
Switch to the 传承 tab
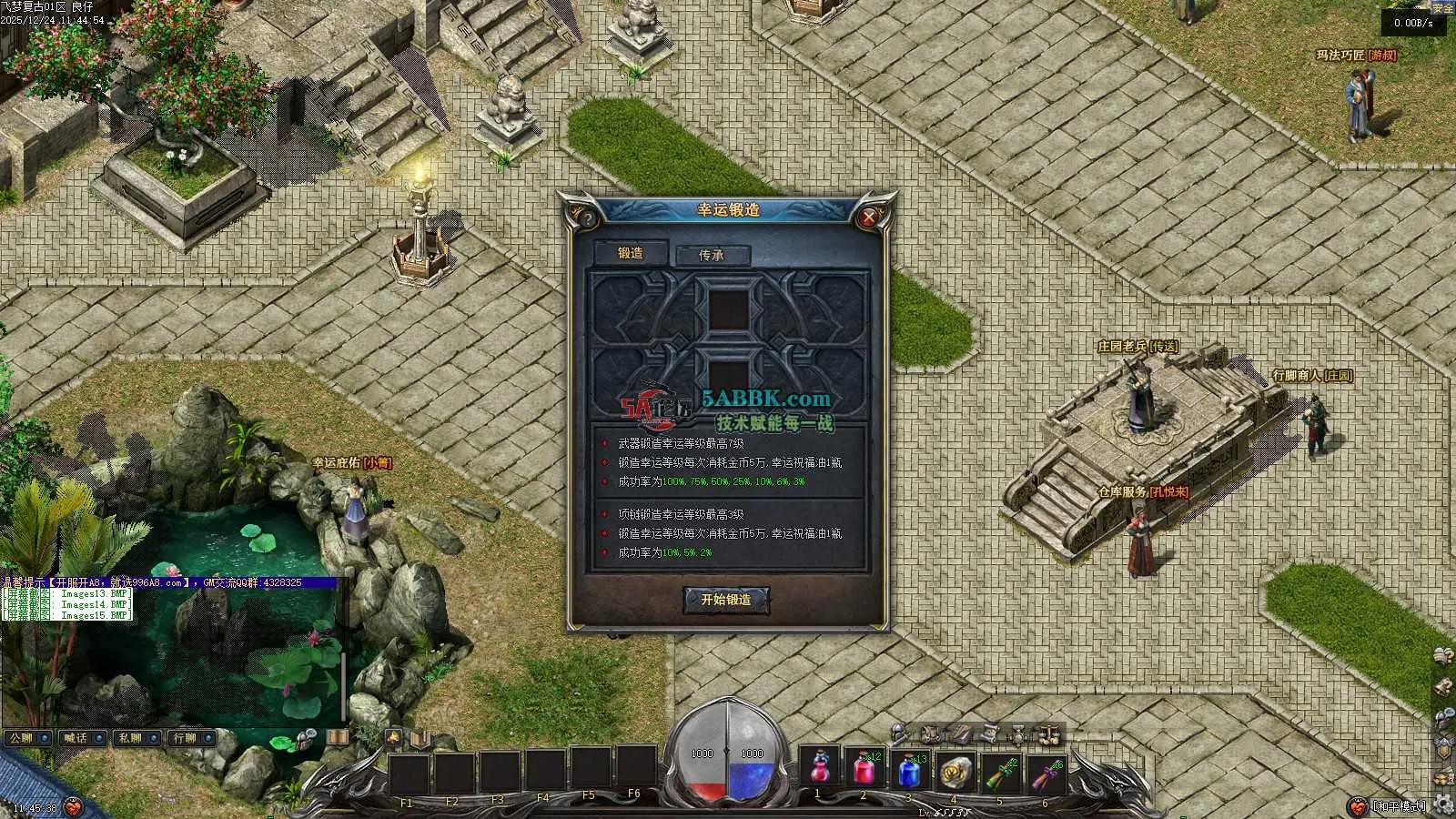click(x=712, y=256)
